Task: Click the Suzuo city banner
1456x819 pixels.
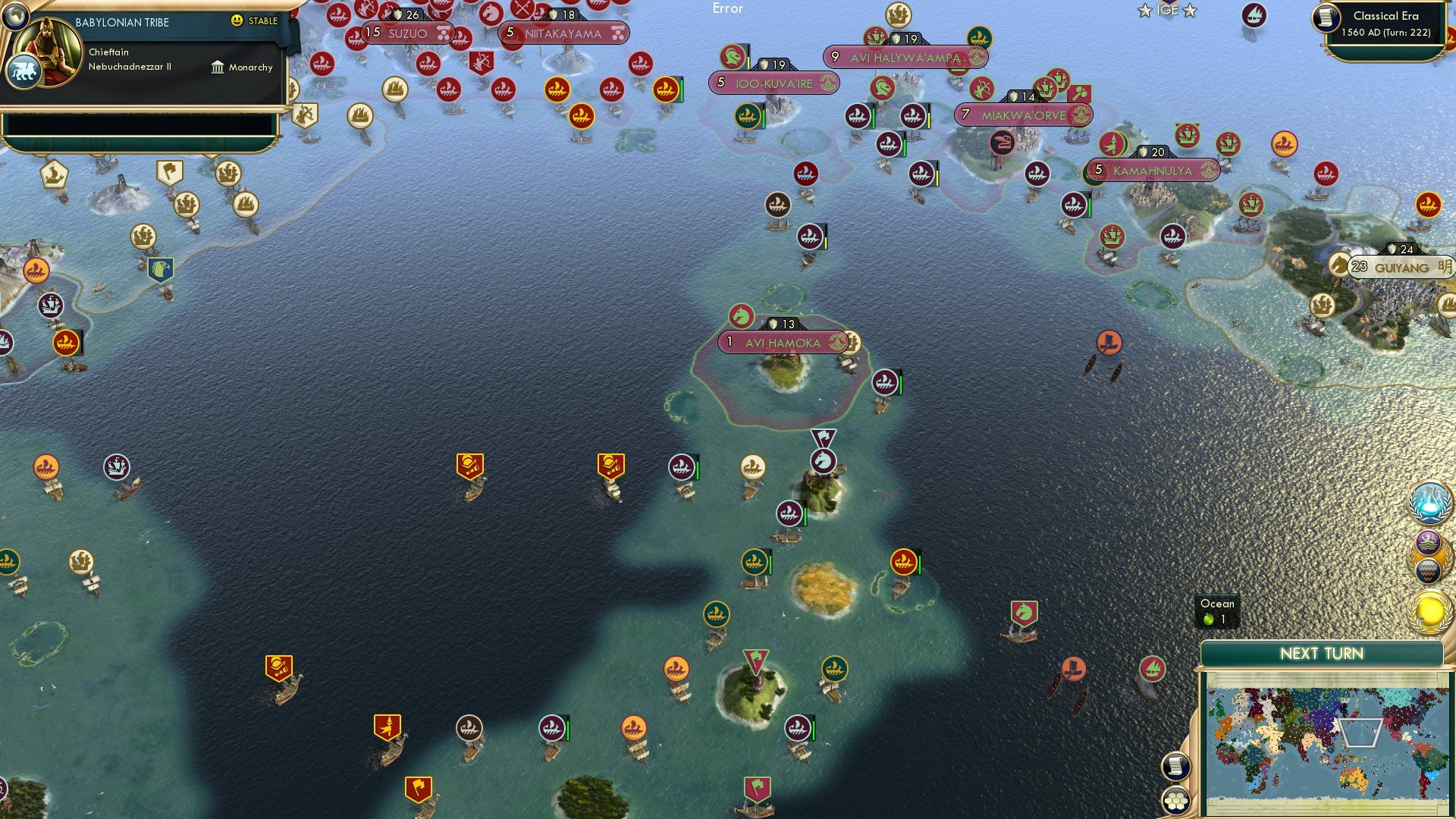Action: tap(408, 33)
